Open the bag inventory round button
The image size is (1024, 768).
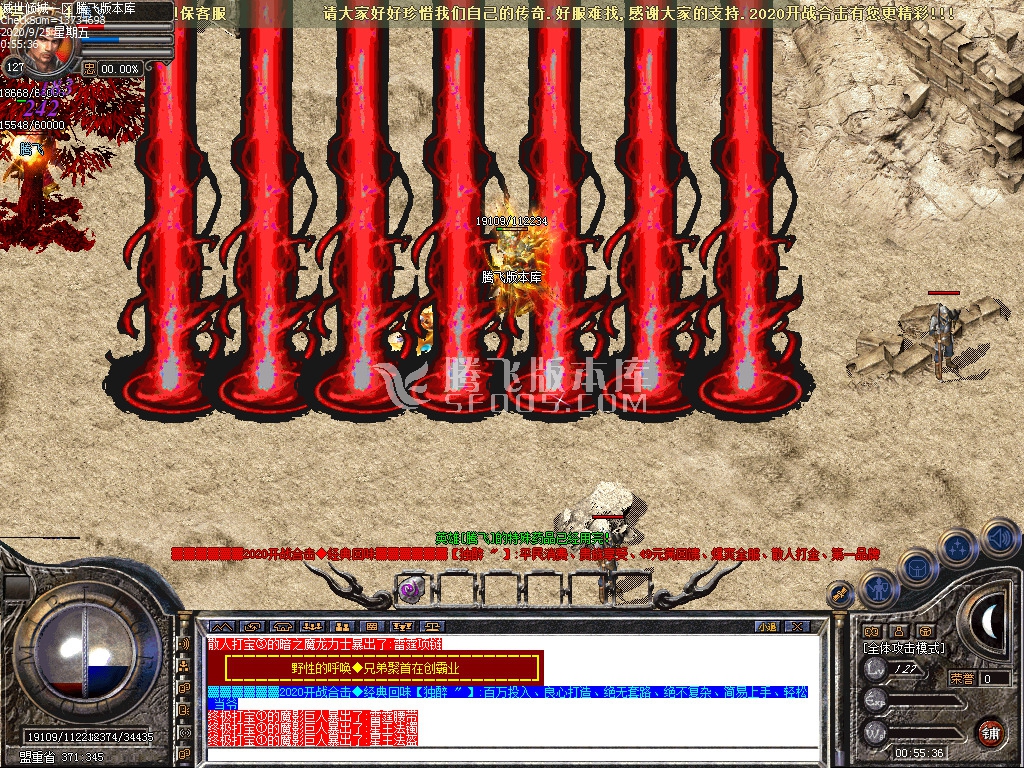click(919, 568)
